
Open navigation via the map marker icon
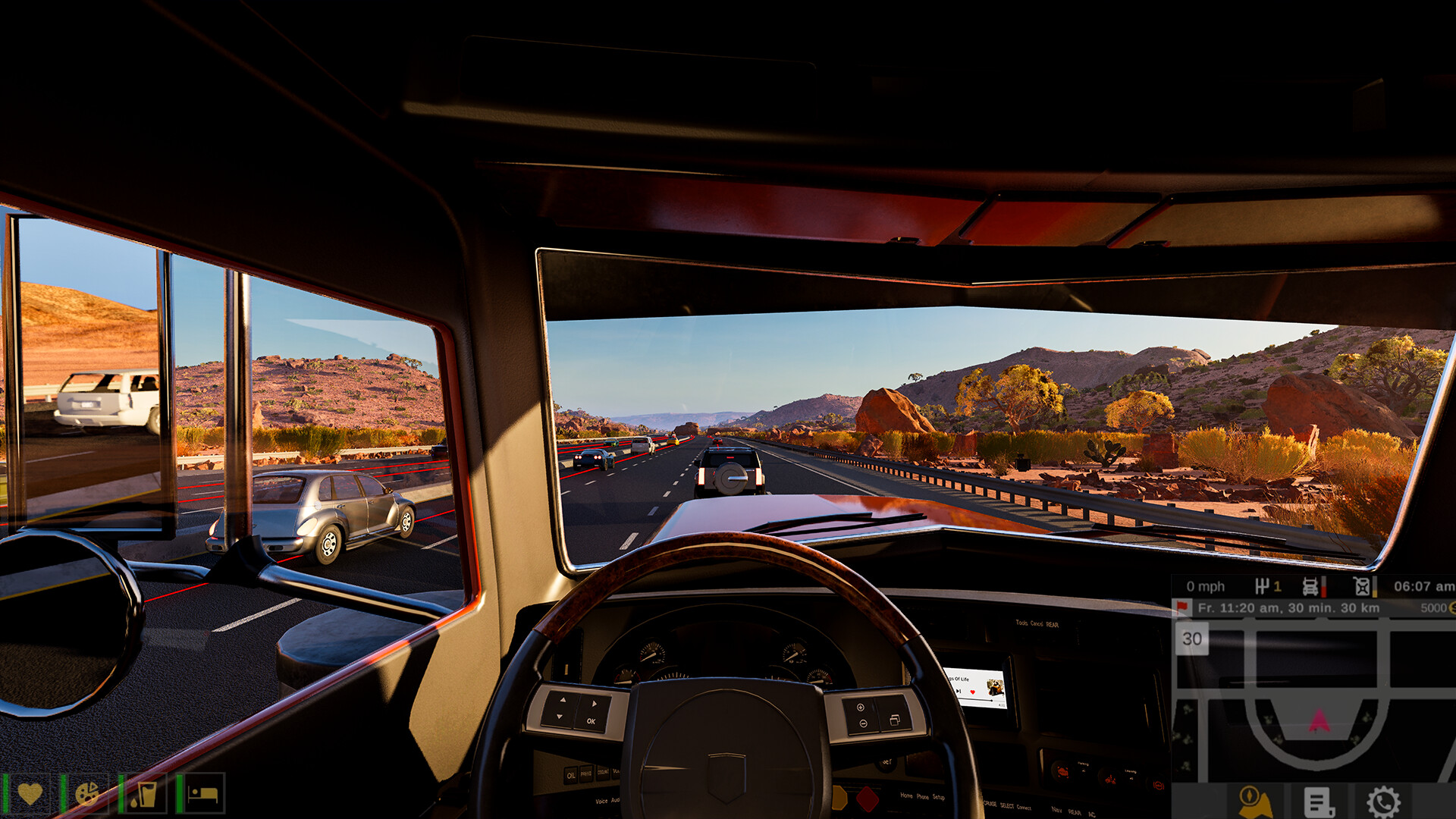point(1253,802)
